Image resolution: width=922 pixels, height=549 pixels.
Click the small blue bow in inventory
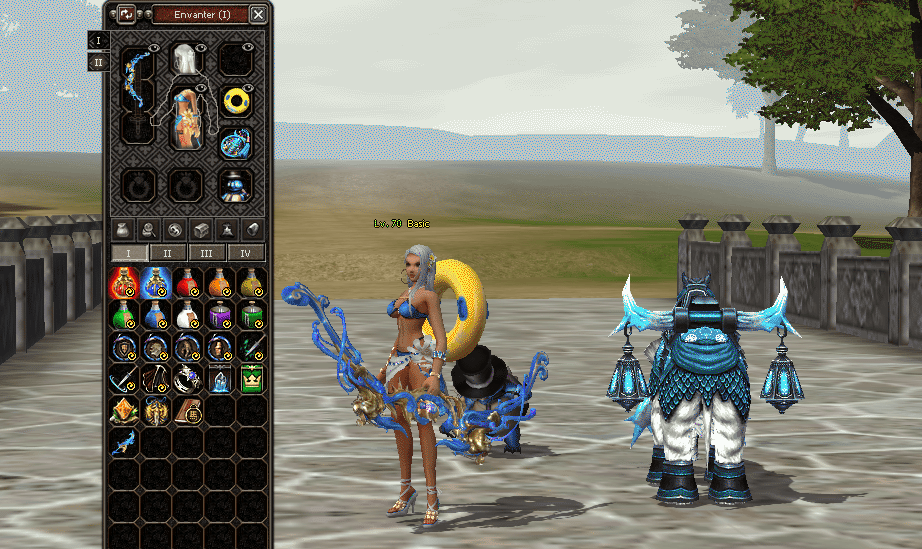coord(123,442)
